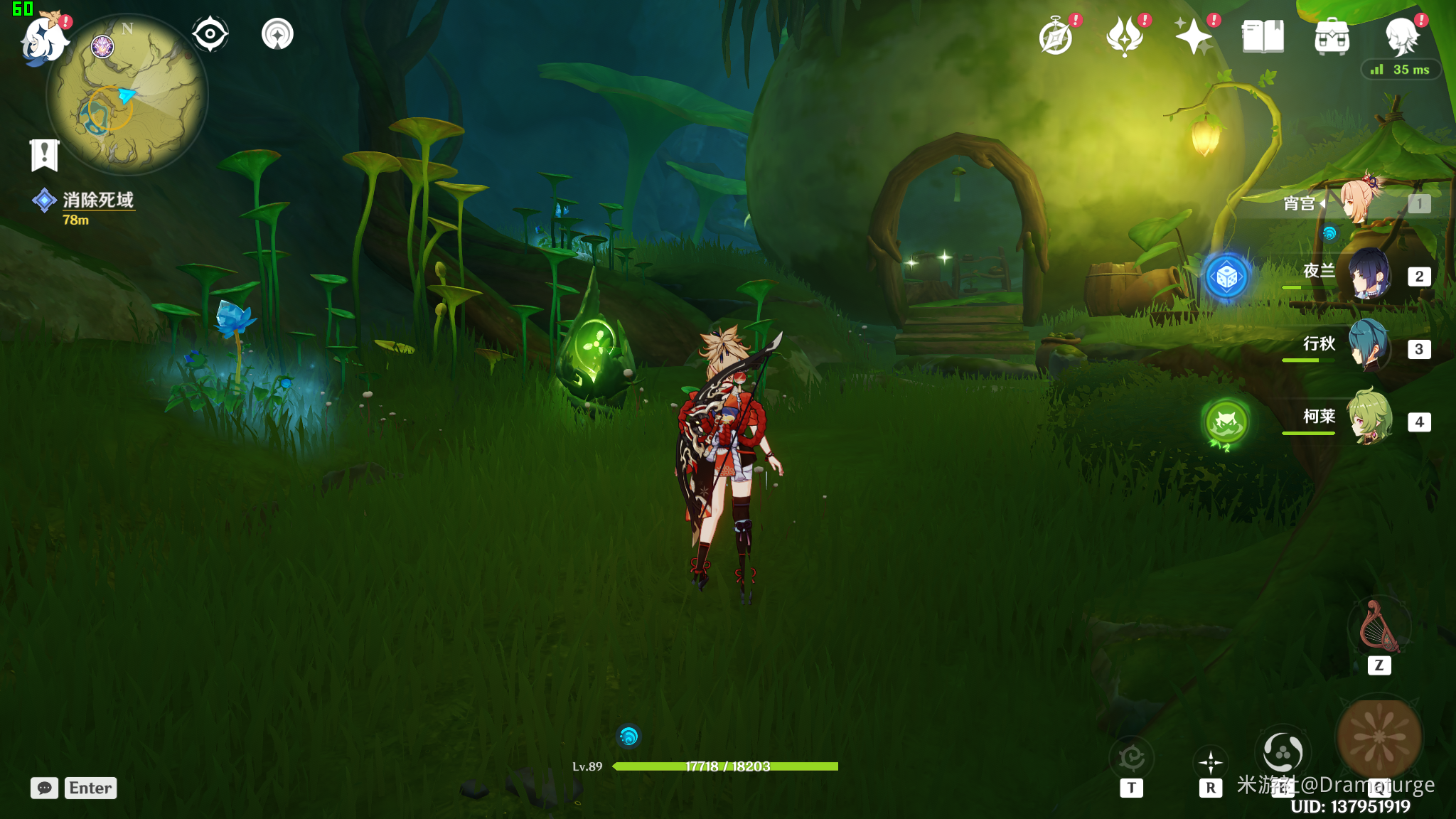Open the inventory backpack icon
The width and height of the screenshot is (1456, 819).
coord(1332,37)
